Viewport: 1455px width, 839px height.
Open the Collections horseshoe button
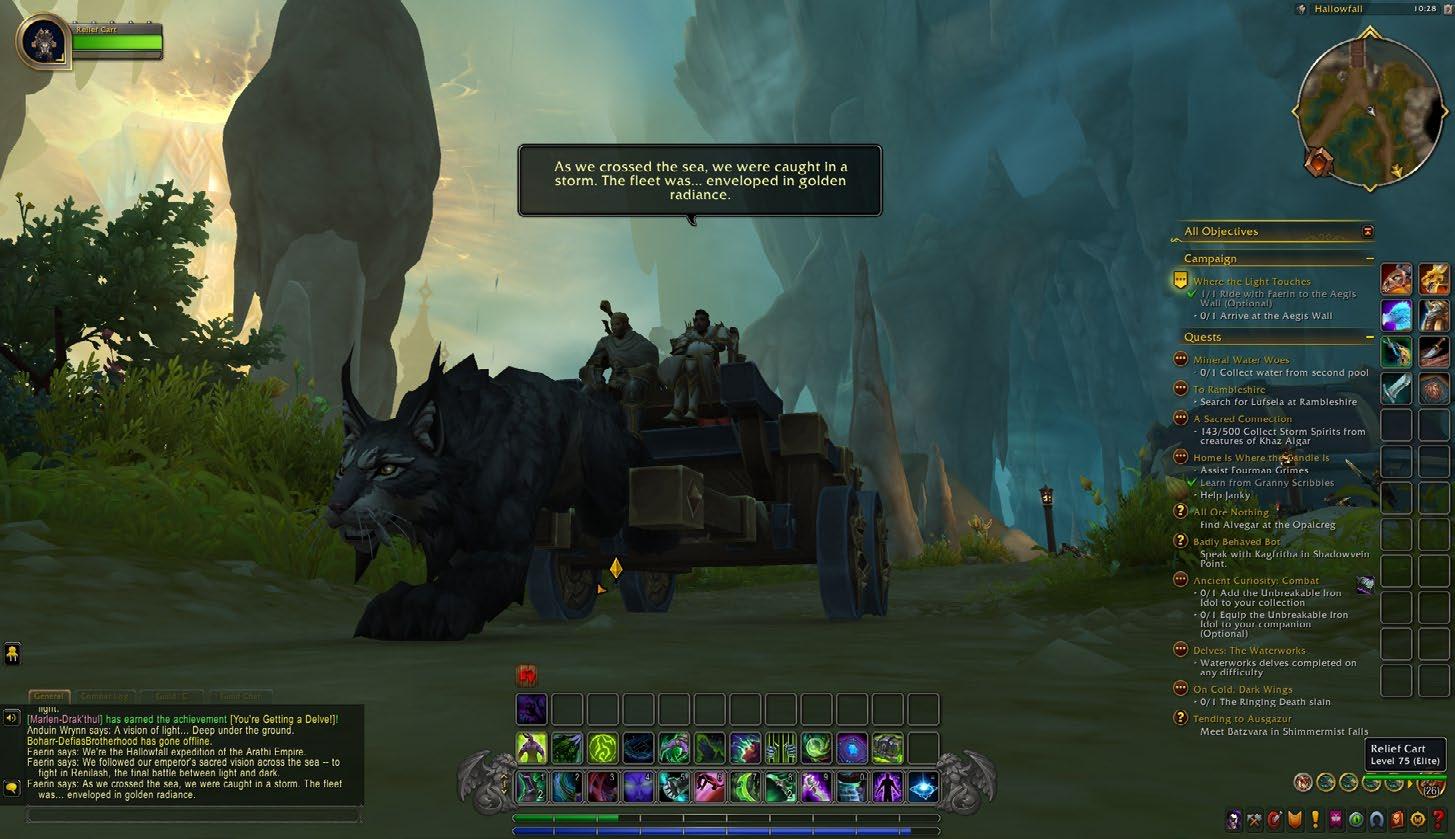1377,820
